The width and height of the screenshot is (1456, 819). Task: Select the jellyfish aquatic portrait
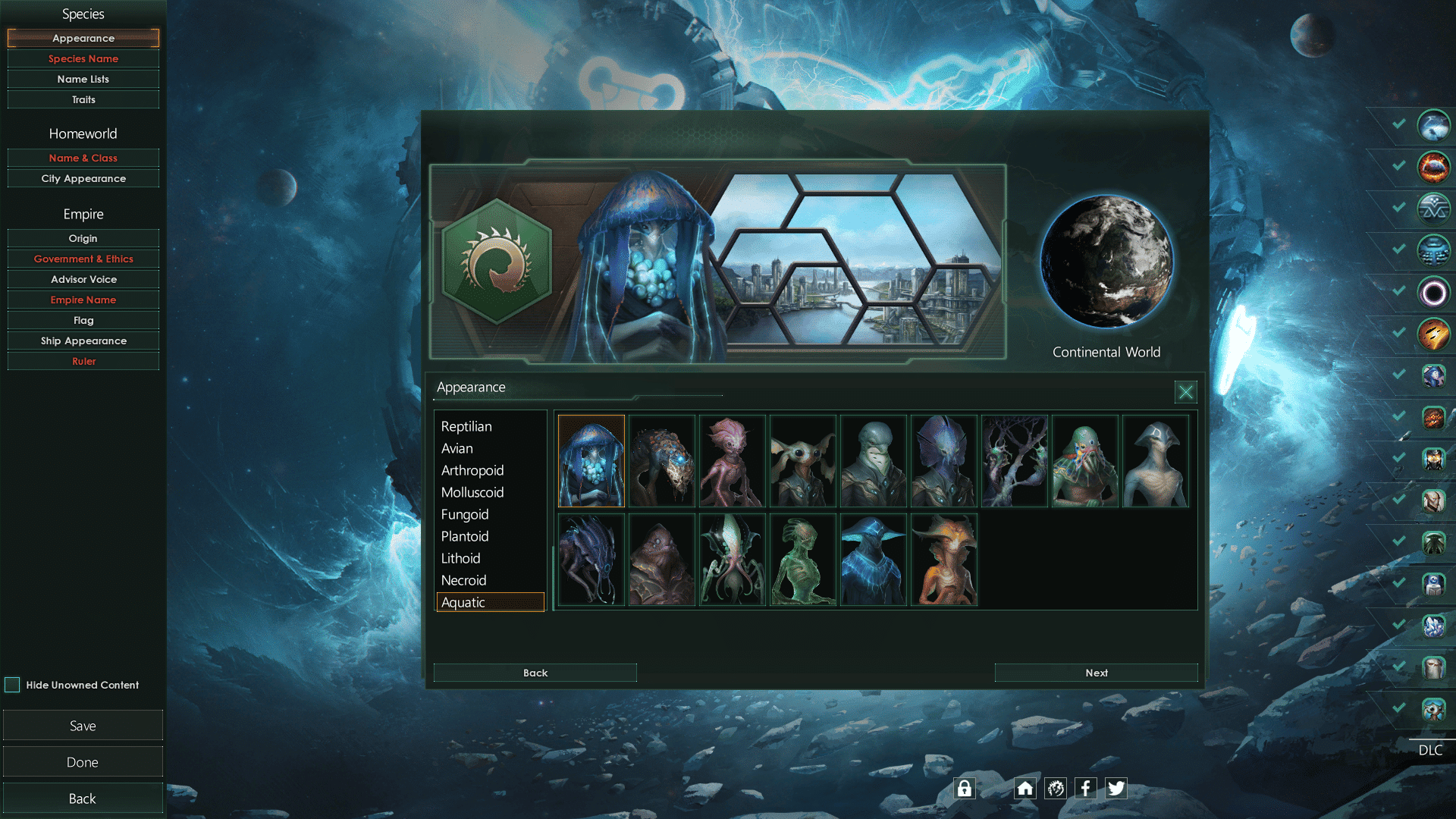pyautogui.click(x=591, y=460)
